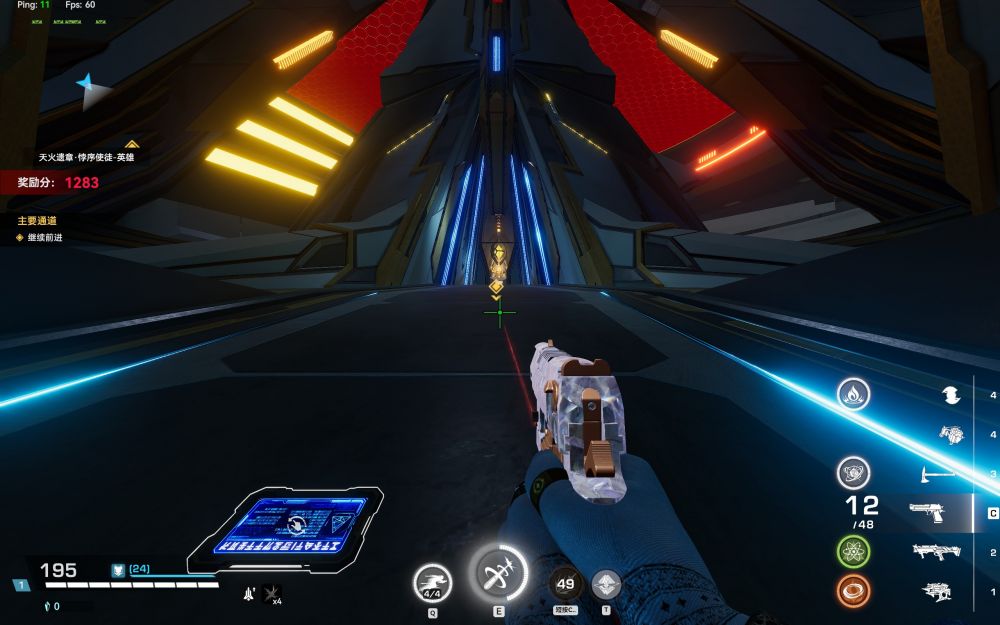1000x625 pixels.
Task: Open the main passage objective tracker
Action: tap(37, 220)
